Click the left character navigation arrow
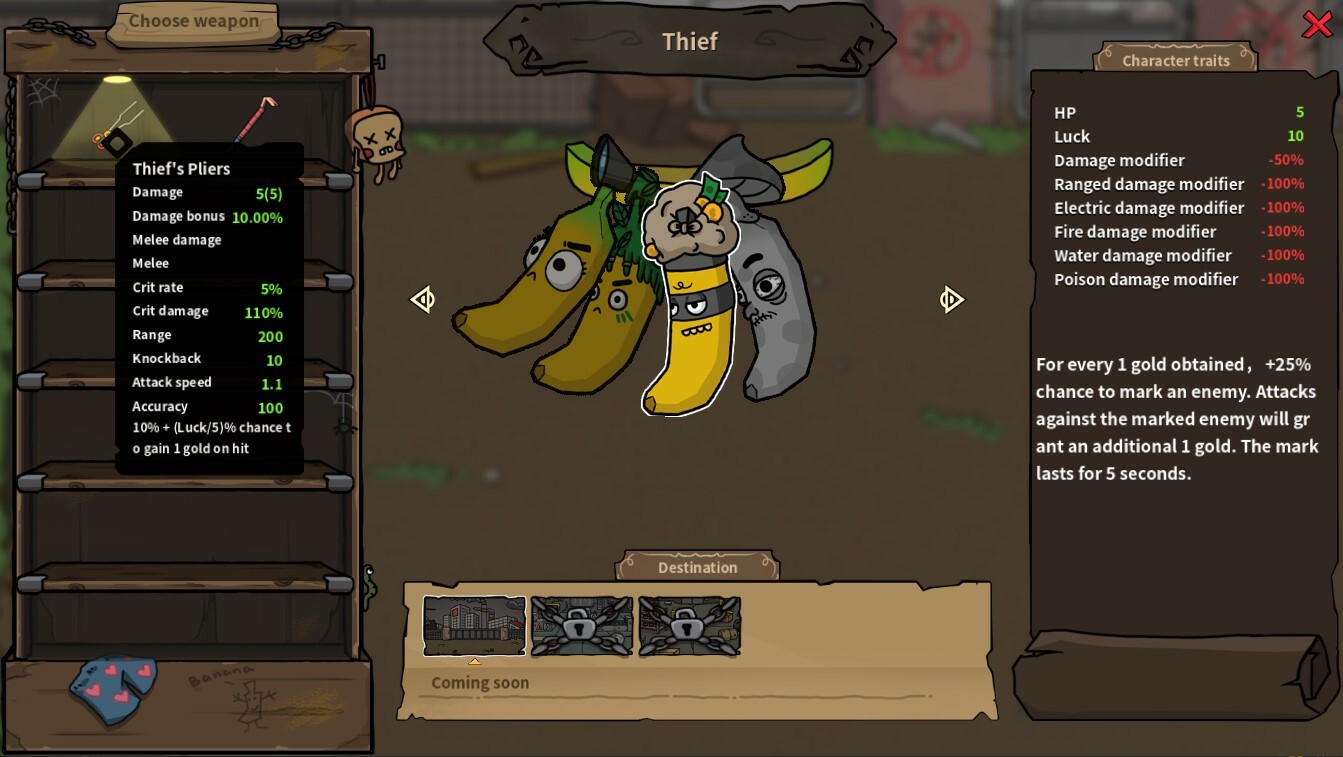The height and width of the screenshot is (757, 1343). (423, 299)
